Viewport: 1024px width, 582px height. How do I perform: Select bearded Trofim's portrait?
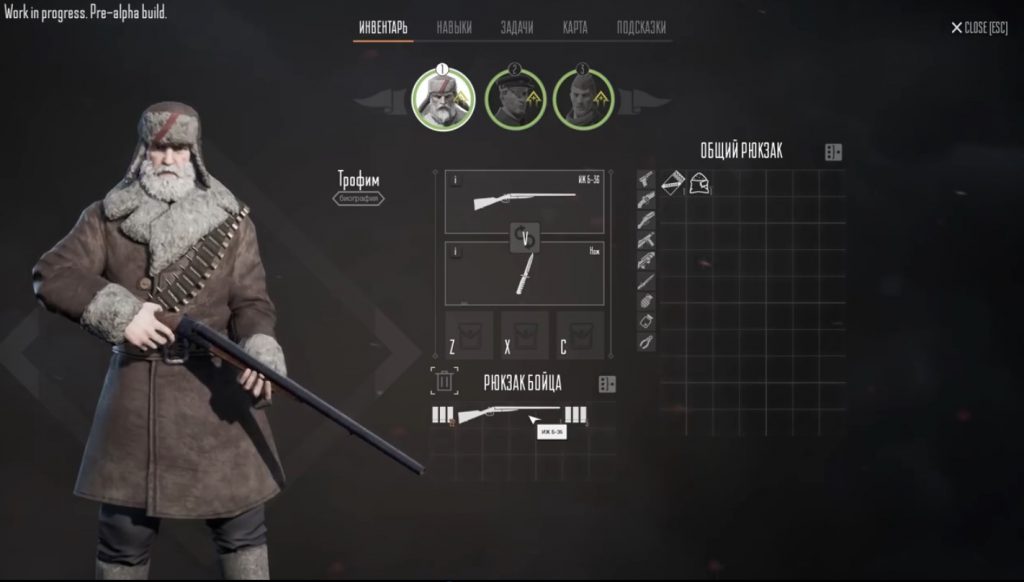tap(443, 97)
